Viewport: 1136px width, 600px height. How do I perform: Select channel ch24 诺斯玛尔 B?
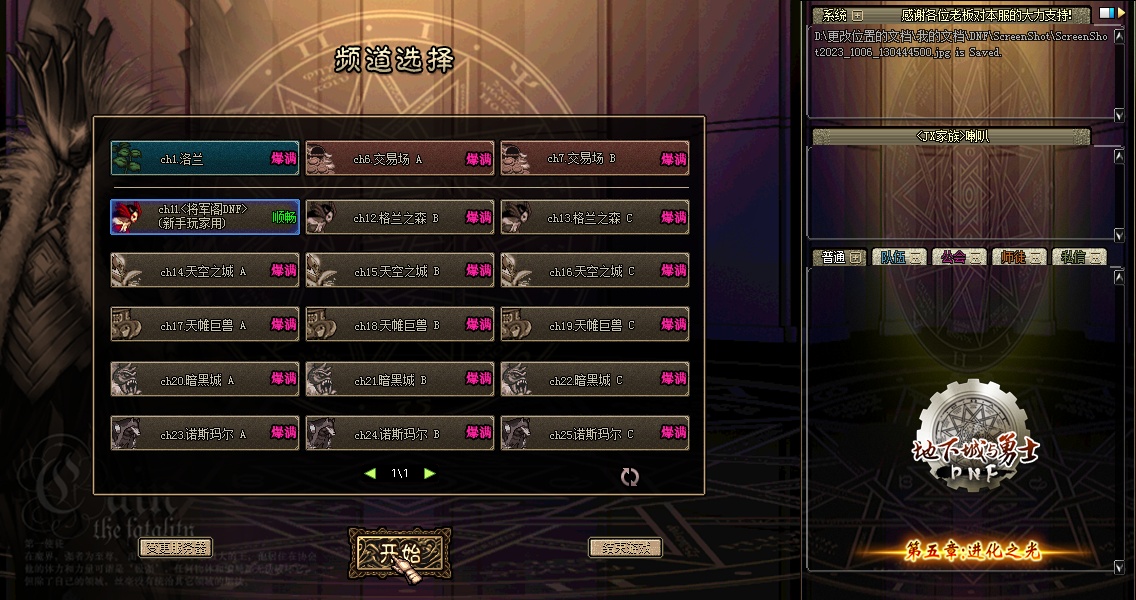[x=399, y=434]
